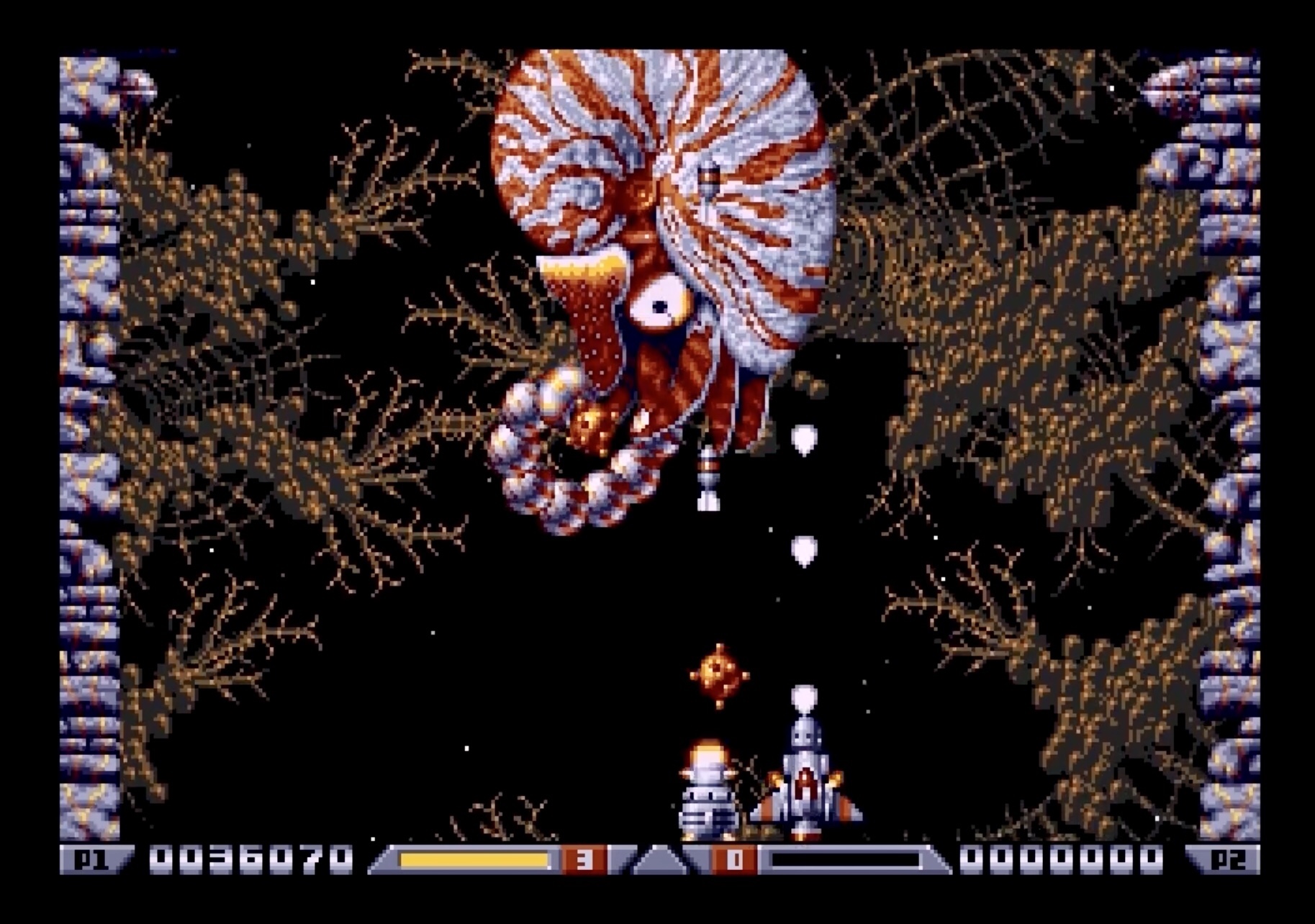Click the rocky wall on the left edge
The width and height of the screenshot is (1315, 924).
click(86, 432)
